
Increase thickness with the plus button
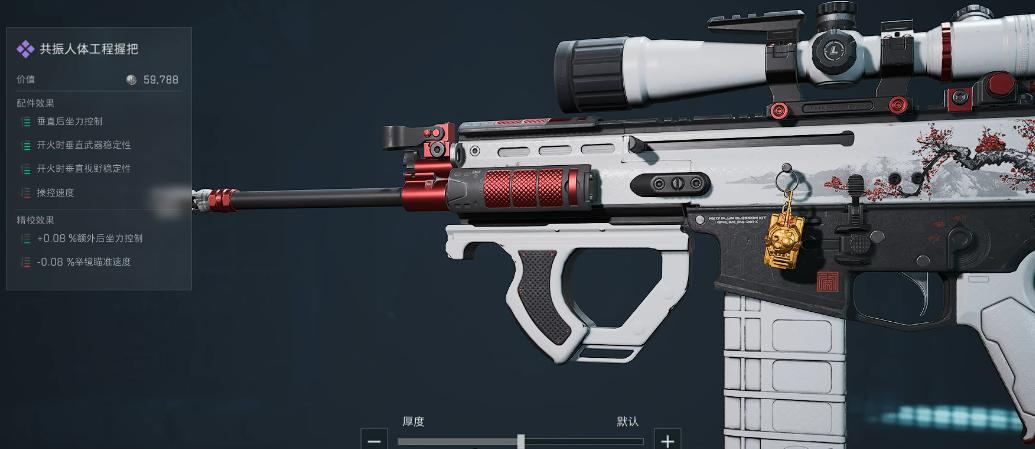point(668,440)
